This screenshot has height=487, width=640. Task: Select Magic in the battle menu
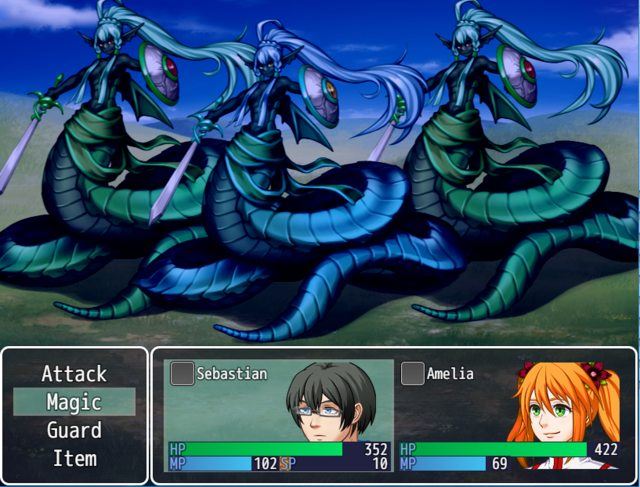click(x=74, y=402)
